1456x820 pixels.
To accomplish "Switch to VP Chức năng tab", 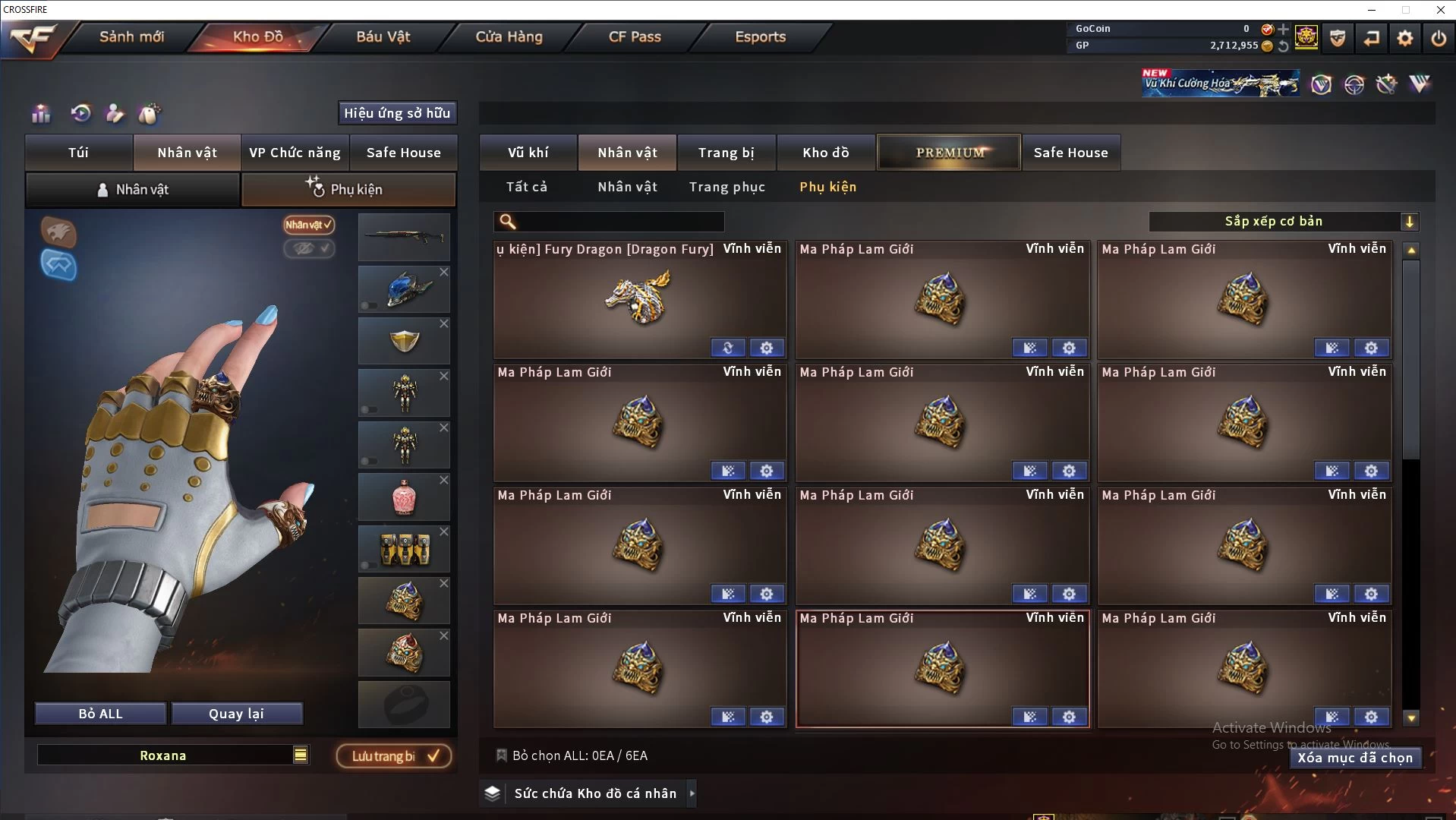I will pos(295,153).
